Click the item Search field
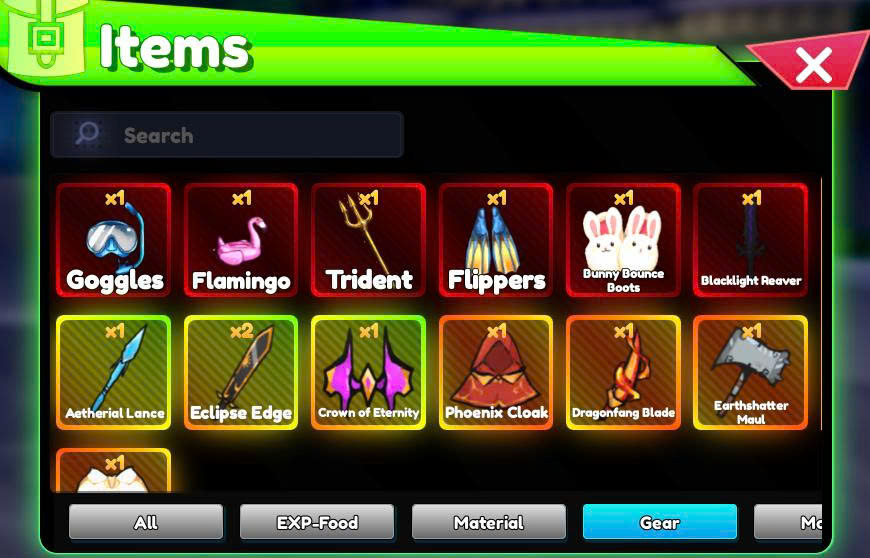Screen dimensions: 870x558 click(x=228, y=135)
